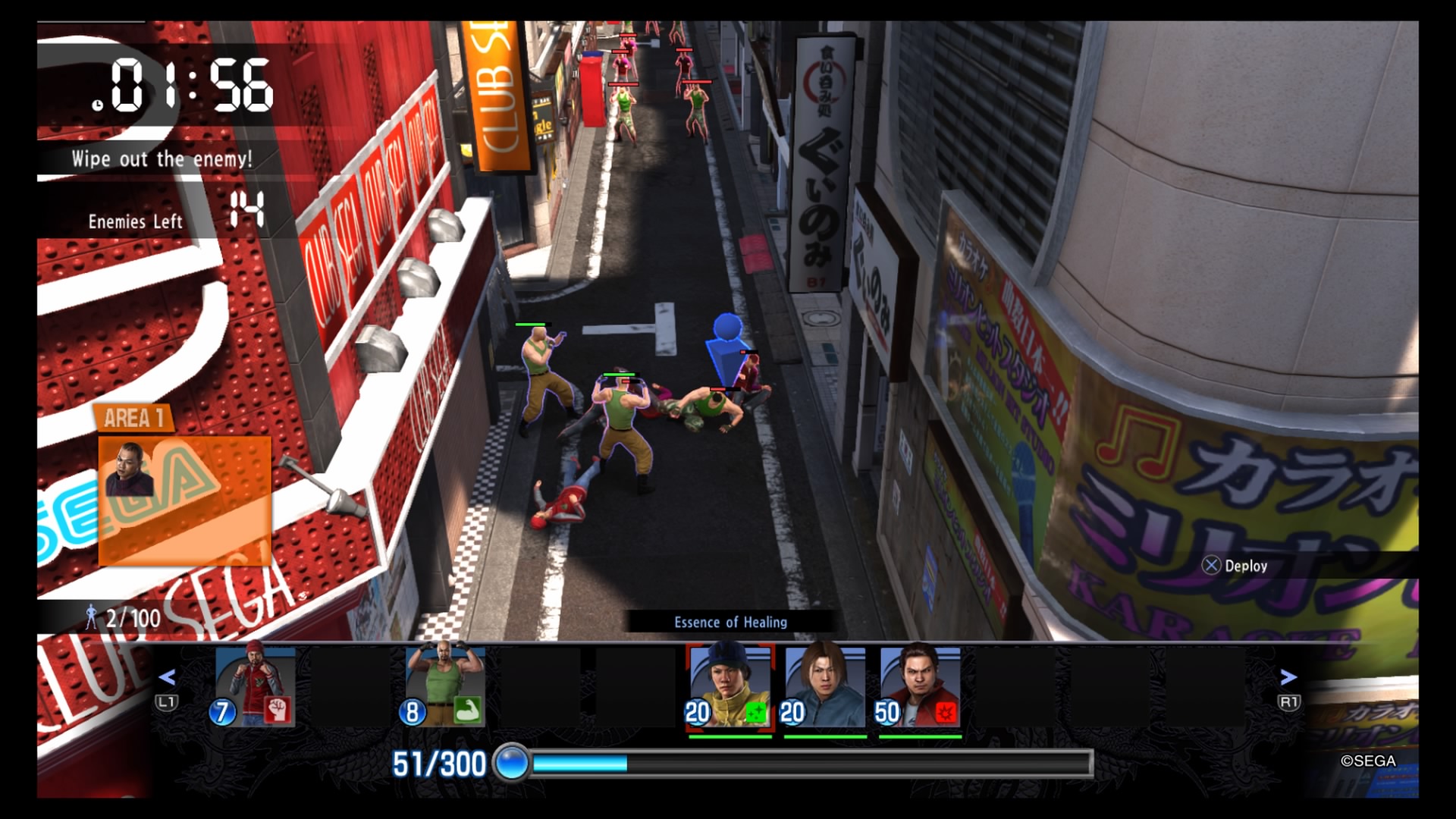Select the Area 1 commander portrait panel
Image resolution: width=1456 pixels, height=819 pixels.
pos(184,499)
